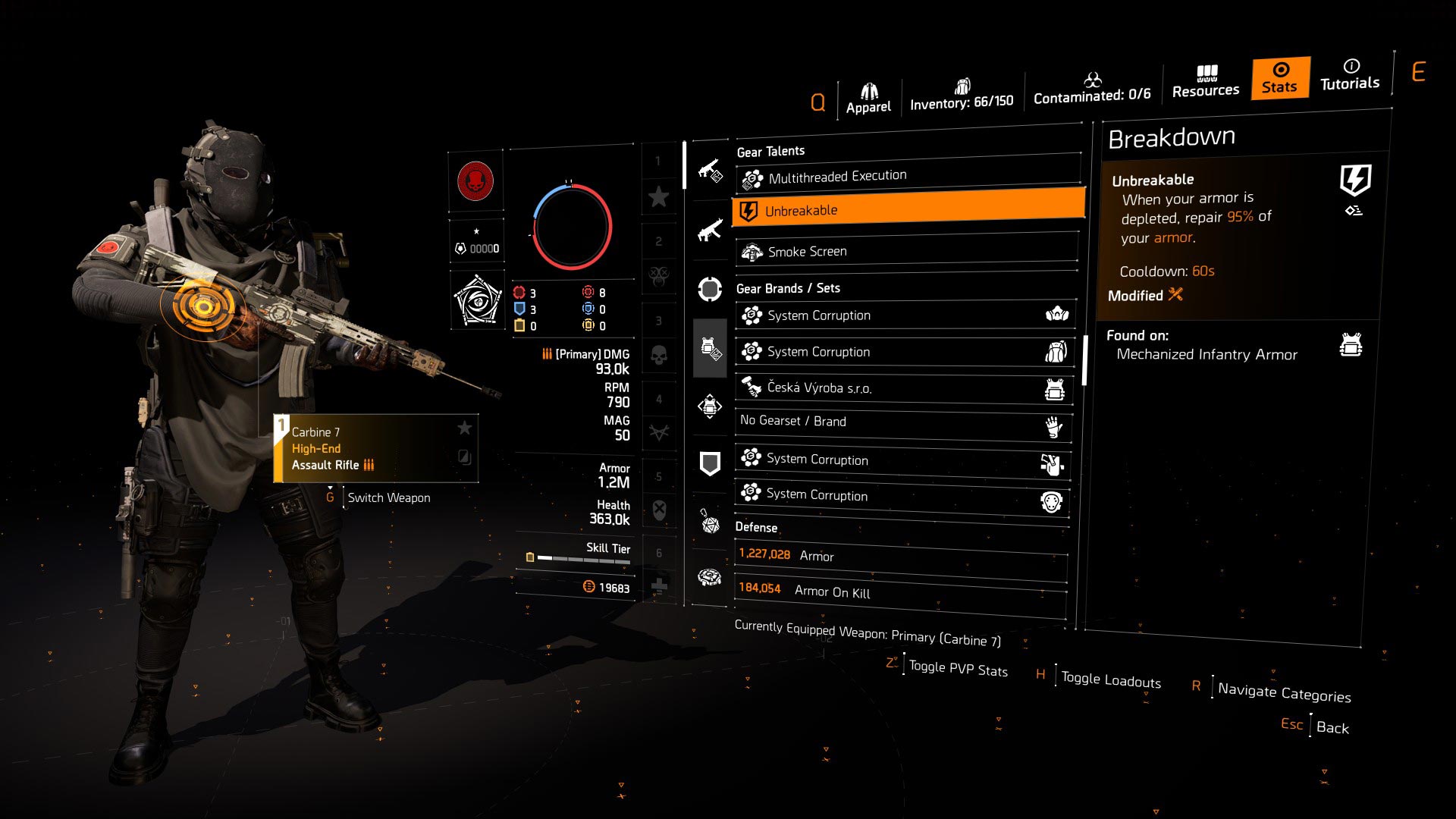The image size is (1456, 819).
Task: Toggle Loadouts
Action: coord(1109,679)
